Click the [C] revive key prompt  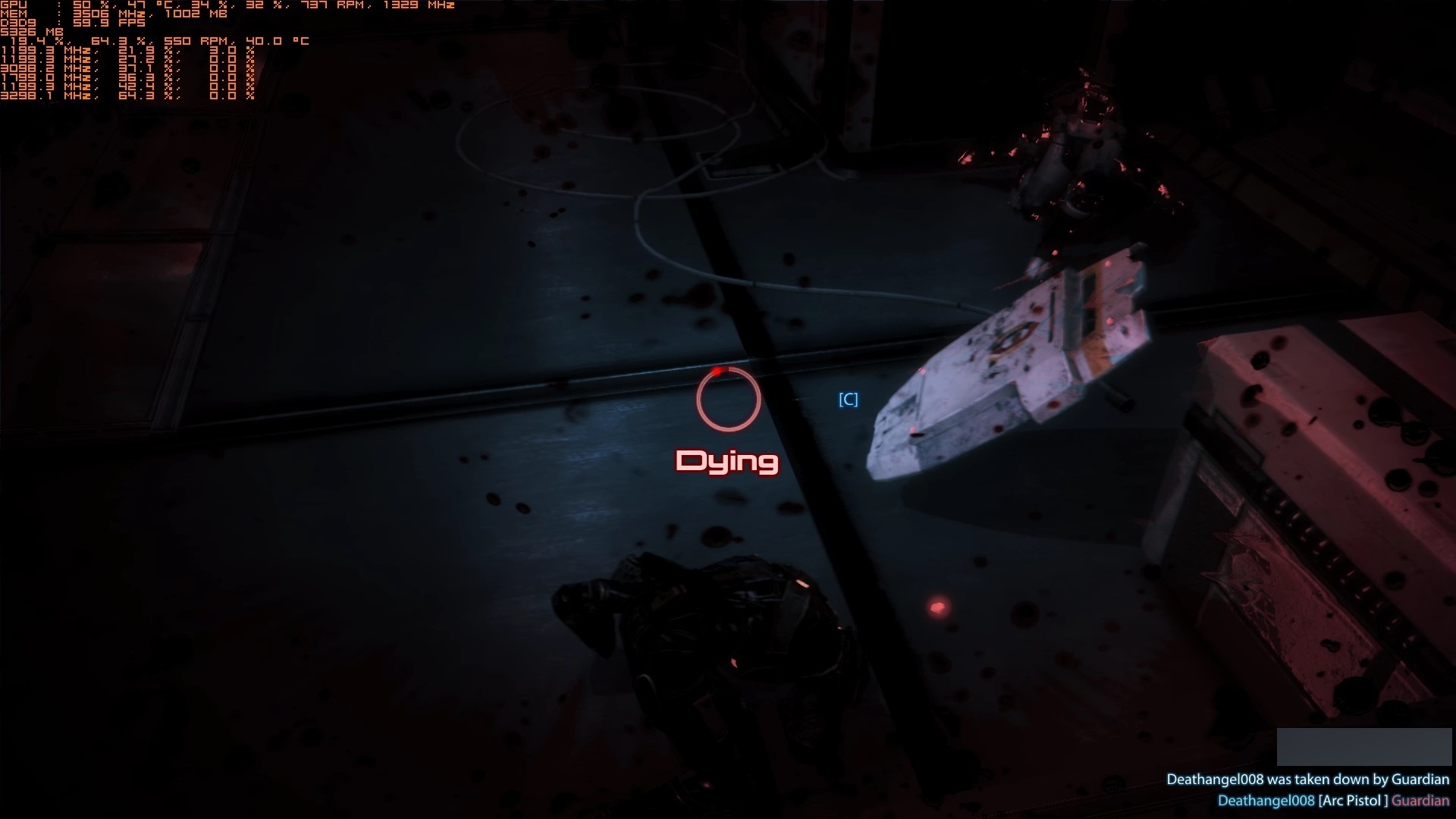pyautogui.click(x=847, y=400)
